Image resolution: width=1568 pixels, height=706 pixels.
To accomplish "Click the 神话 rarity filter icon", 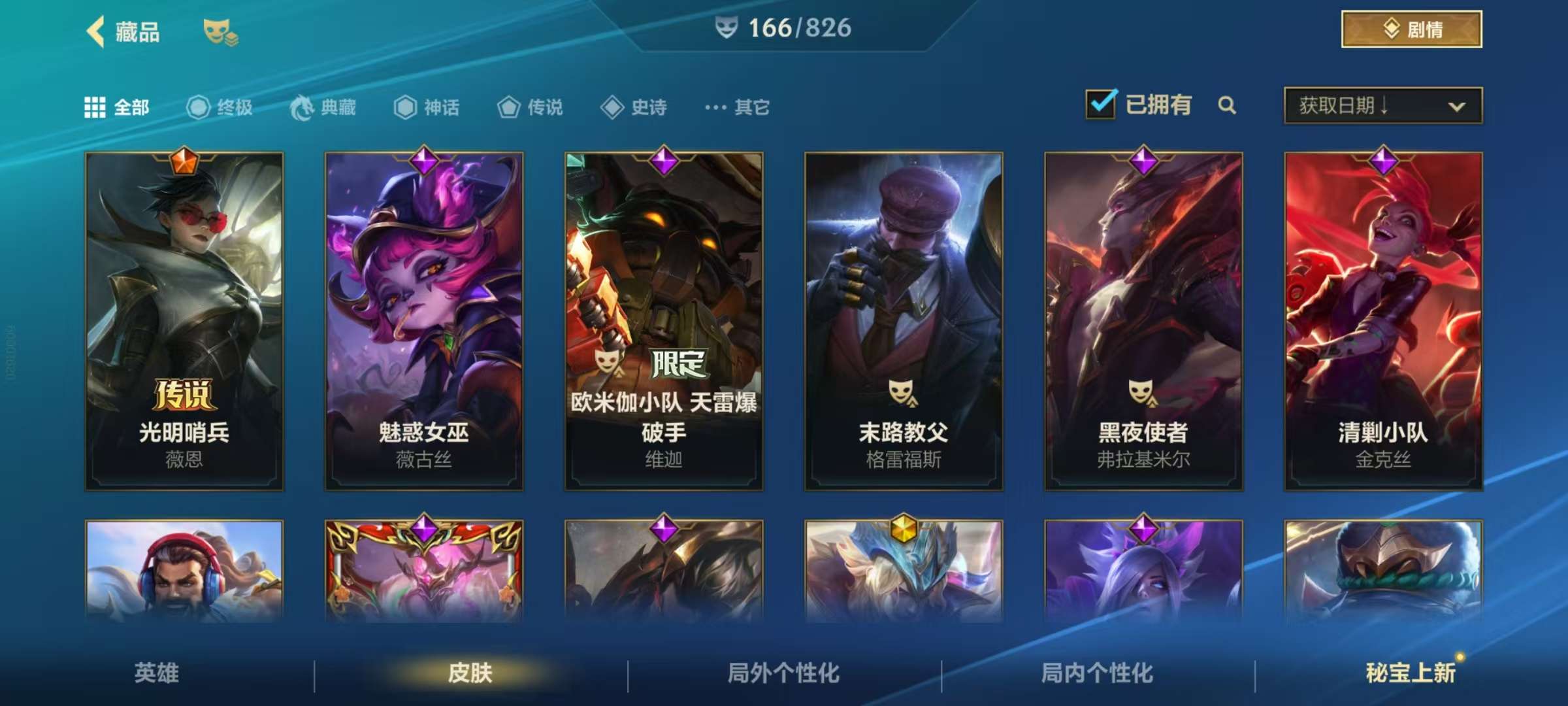I will [405, 108].
